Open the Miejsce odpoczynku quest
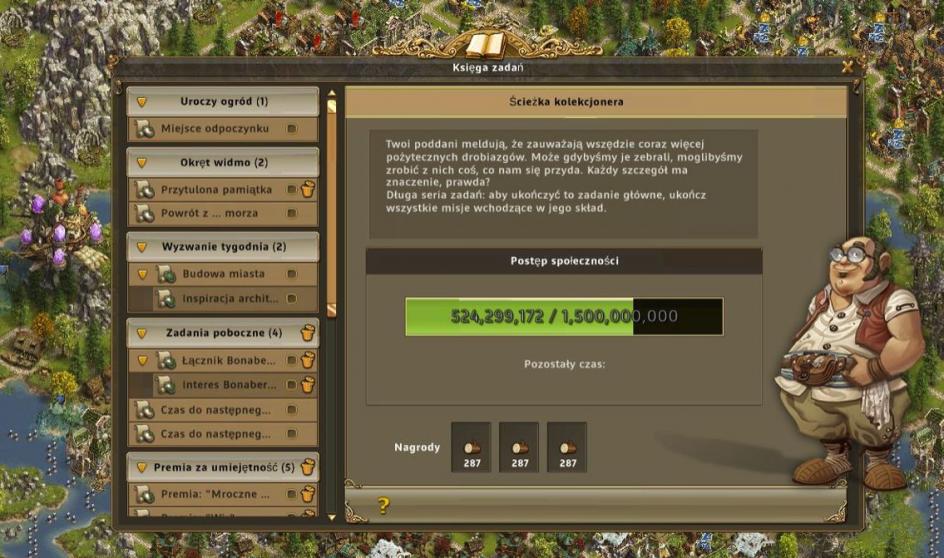944x558 pixels. click(x=215, y=129)
